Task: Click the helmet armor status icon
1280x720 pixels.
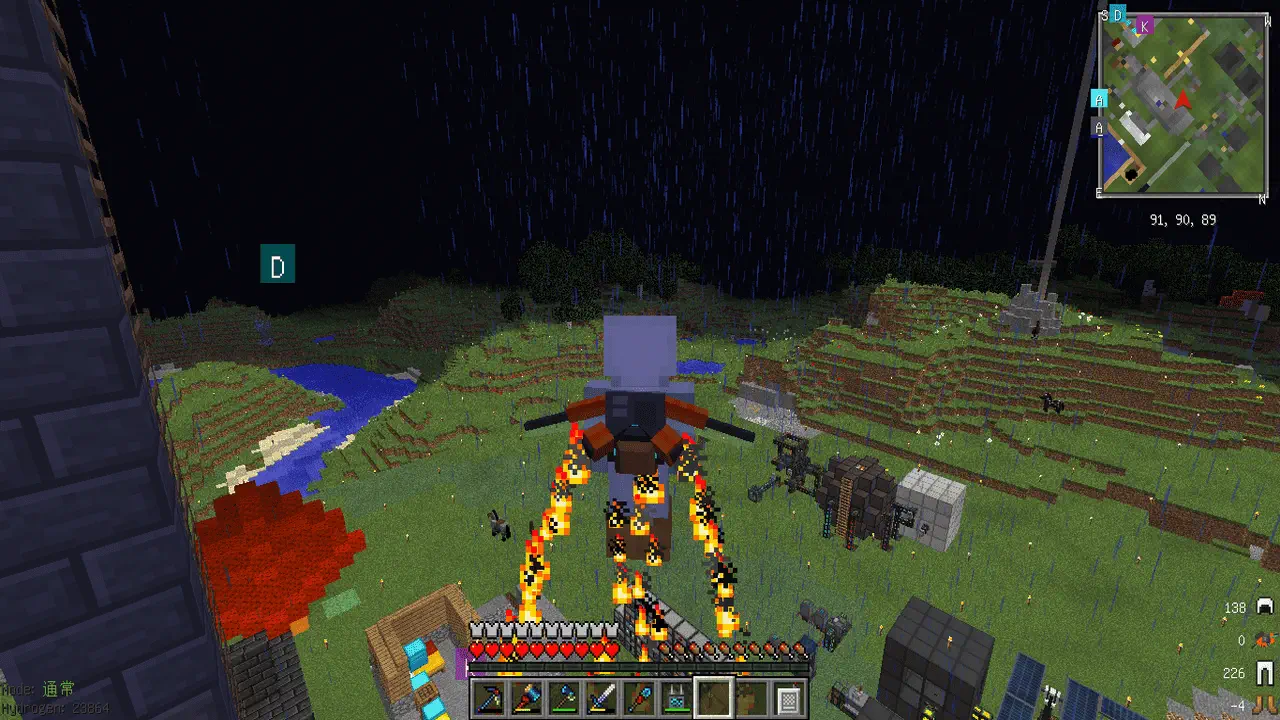Action: click(1265, 607)
